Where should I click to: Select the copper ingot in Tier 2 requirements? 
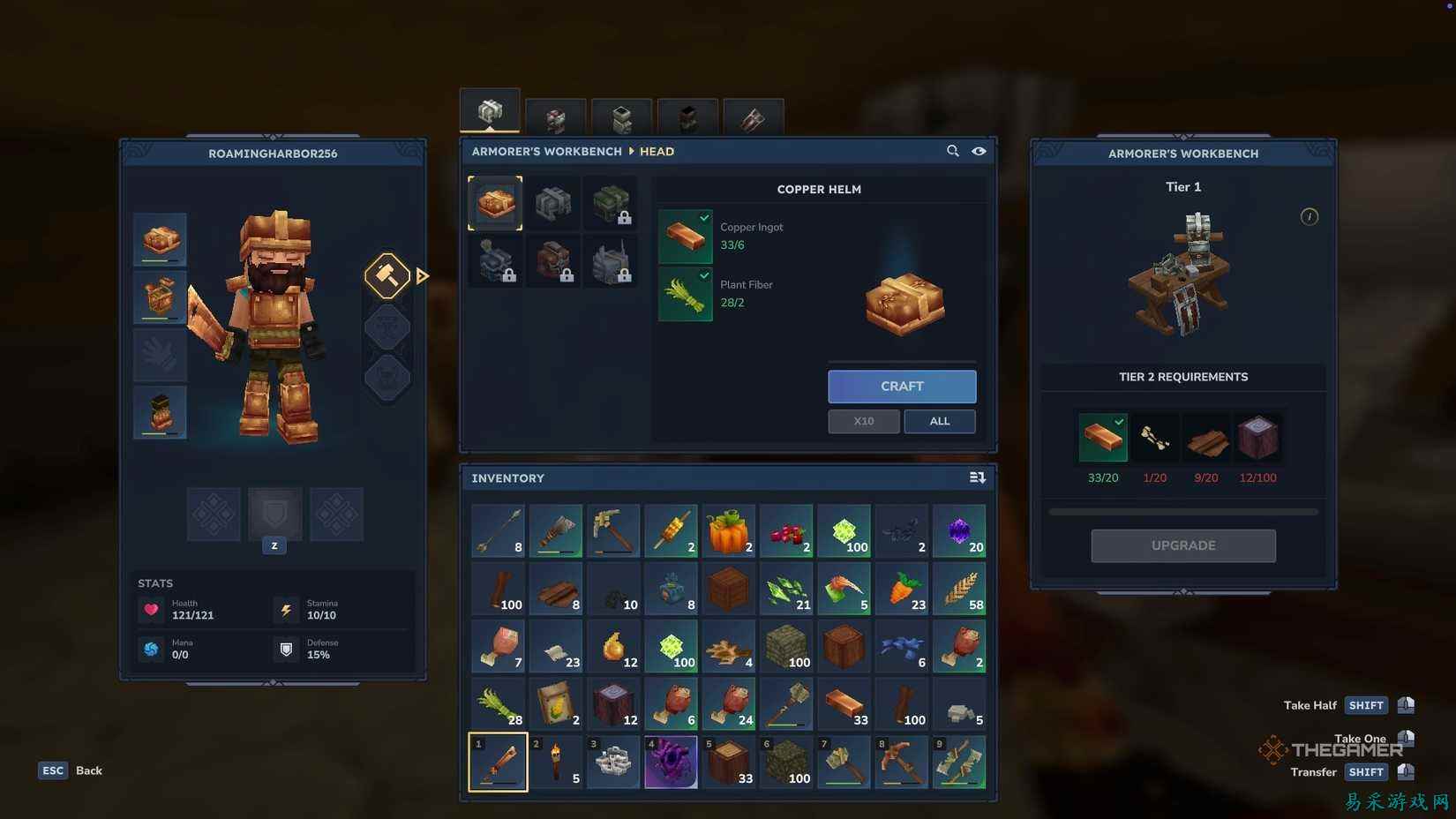pos(1102,437)
